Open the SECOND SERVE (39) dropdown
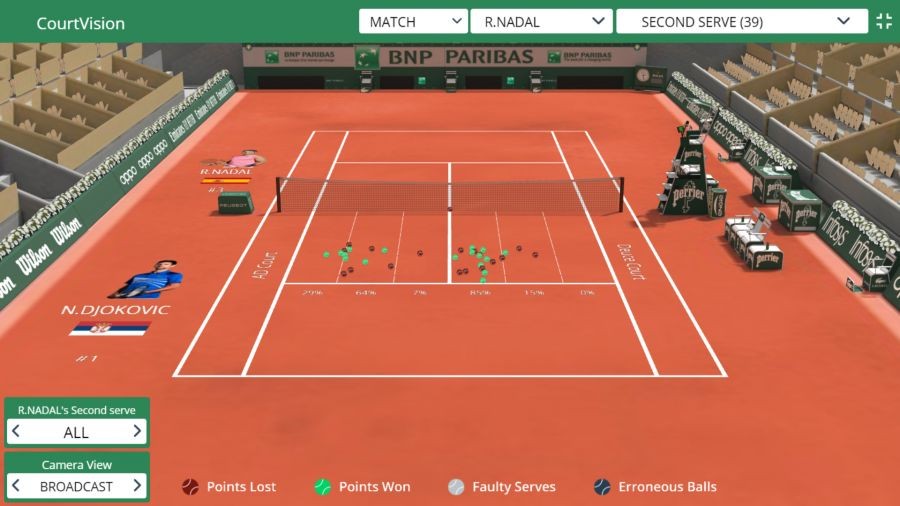Image resolution: width=900 pixels, height=506 pixels. coord(741,22)
